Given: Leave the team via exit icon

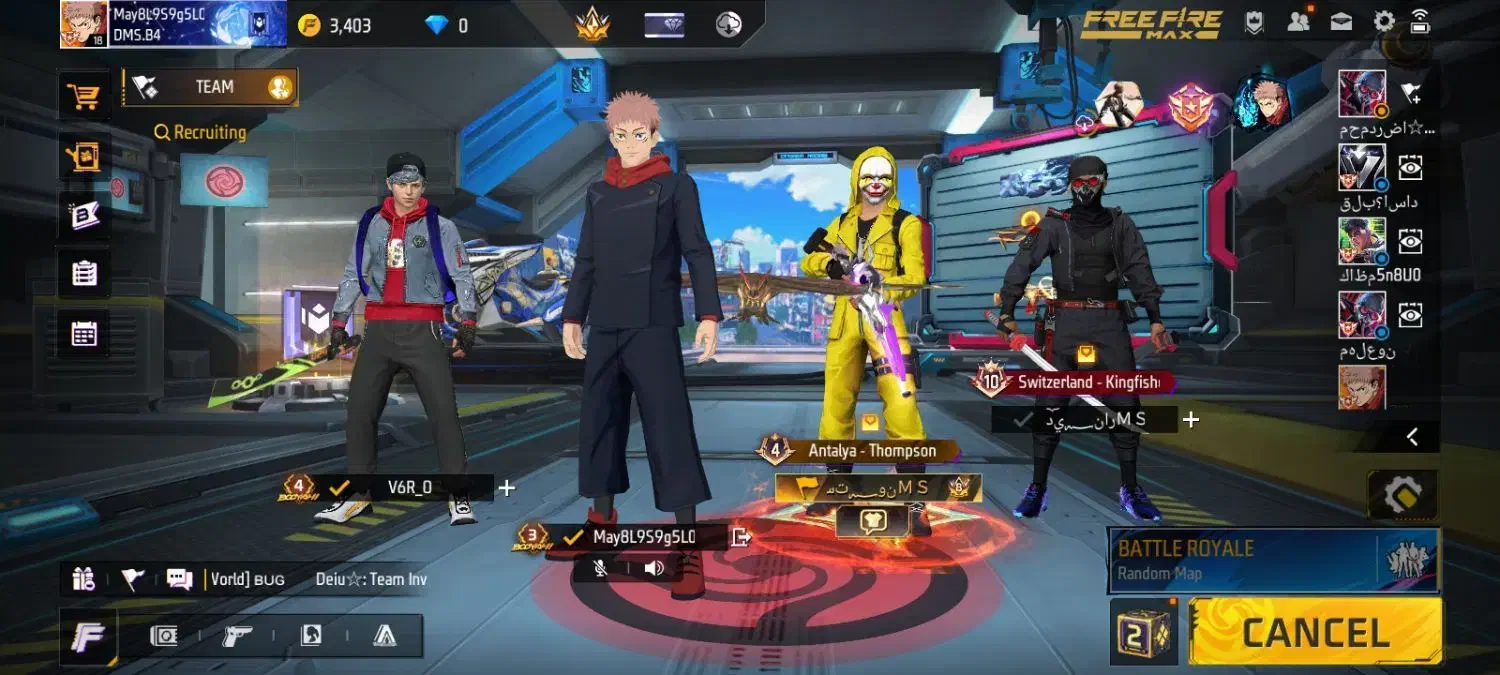Looking at the screenshot, I should 741,537.
